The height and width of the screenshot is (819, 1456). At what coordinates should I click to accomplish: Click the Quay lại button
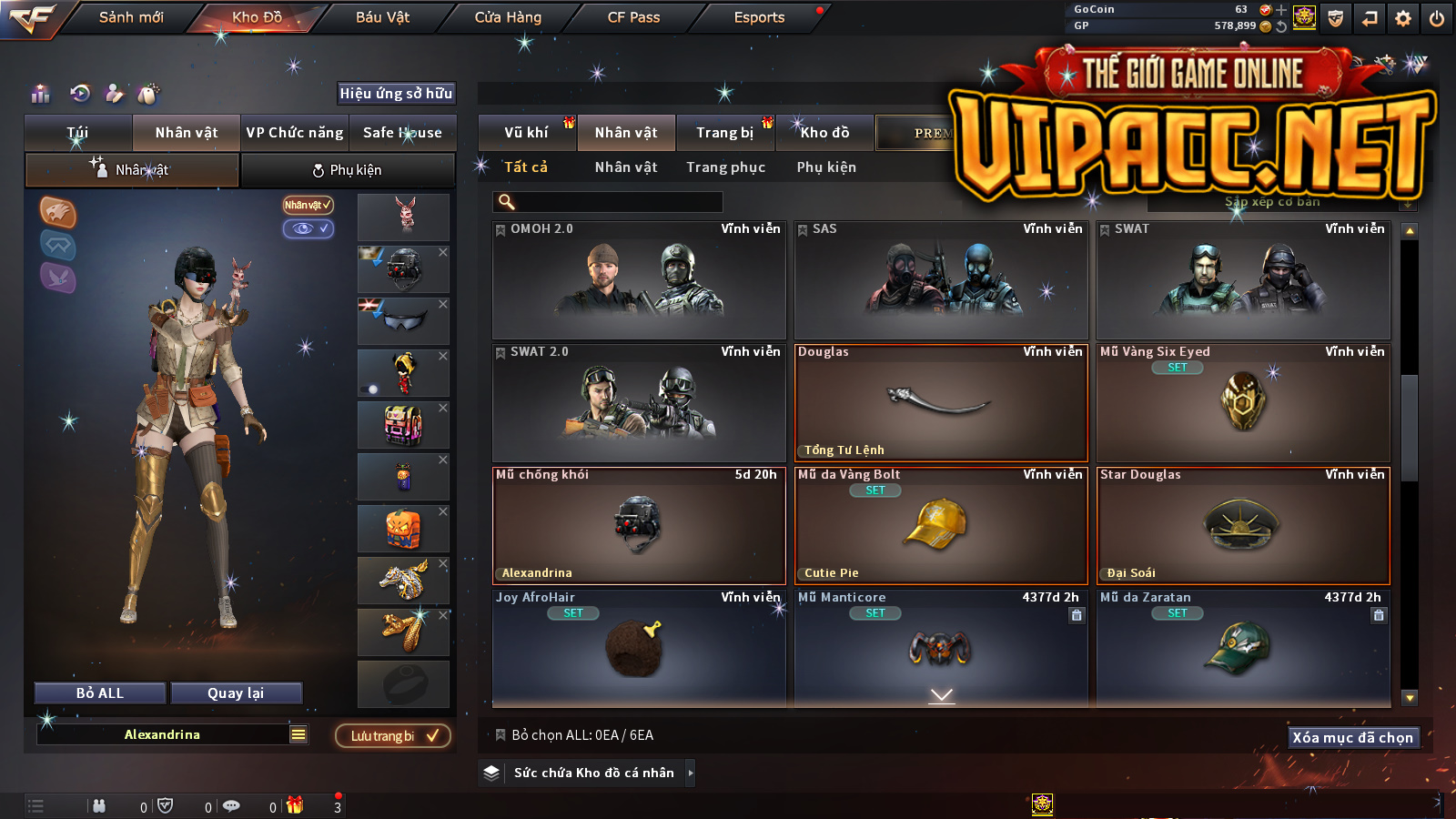click(236, 693)
